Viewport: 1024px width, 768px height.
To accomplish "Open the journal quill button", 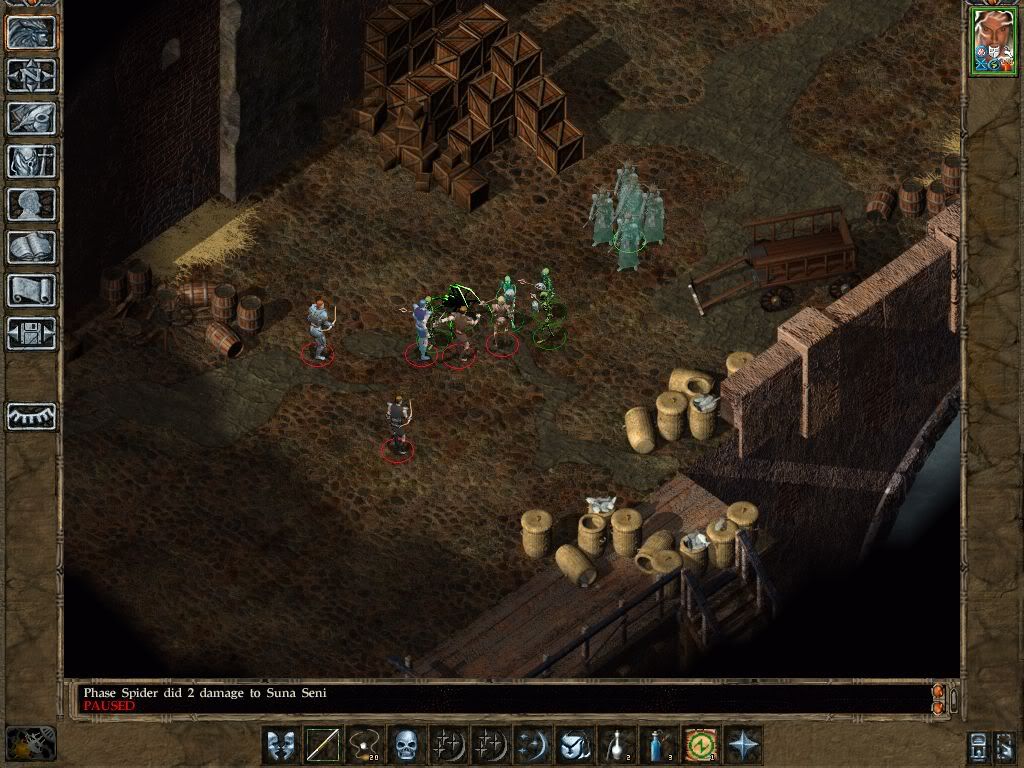I will (x=31, y=118).
